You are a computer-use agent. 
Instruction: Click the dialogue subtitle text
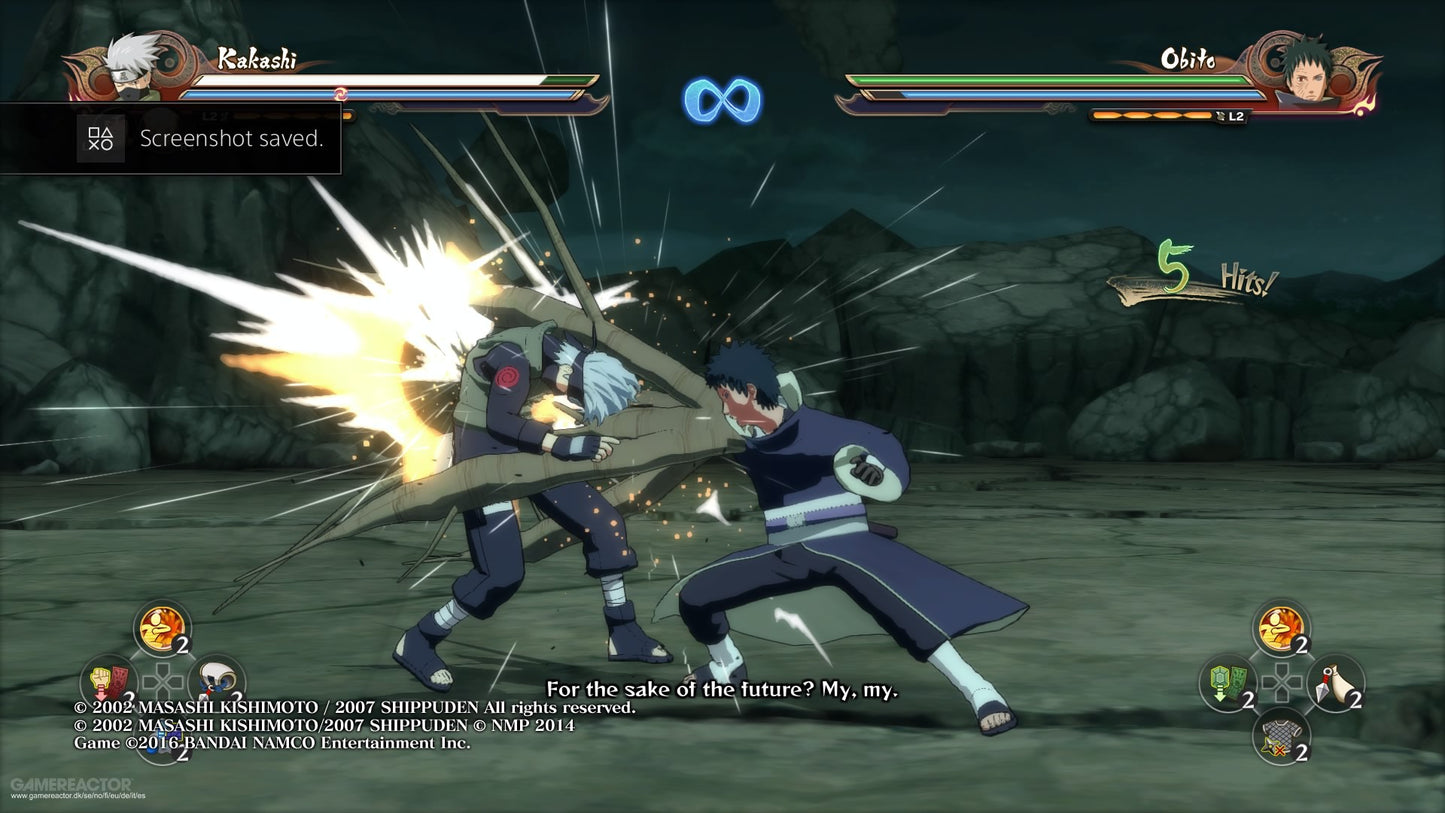722,688
